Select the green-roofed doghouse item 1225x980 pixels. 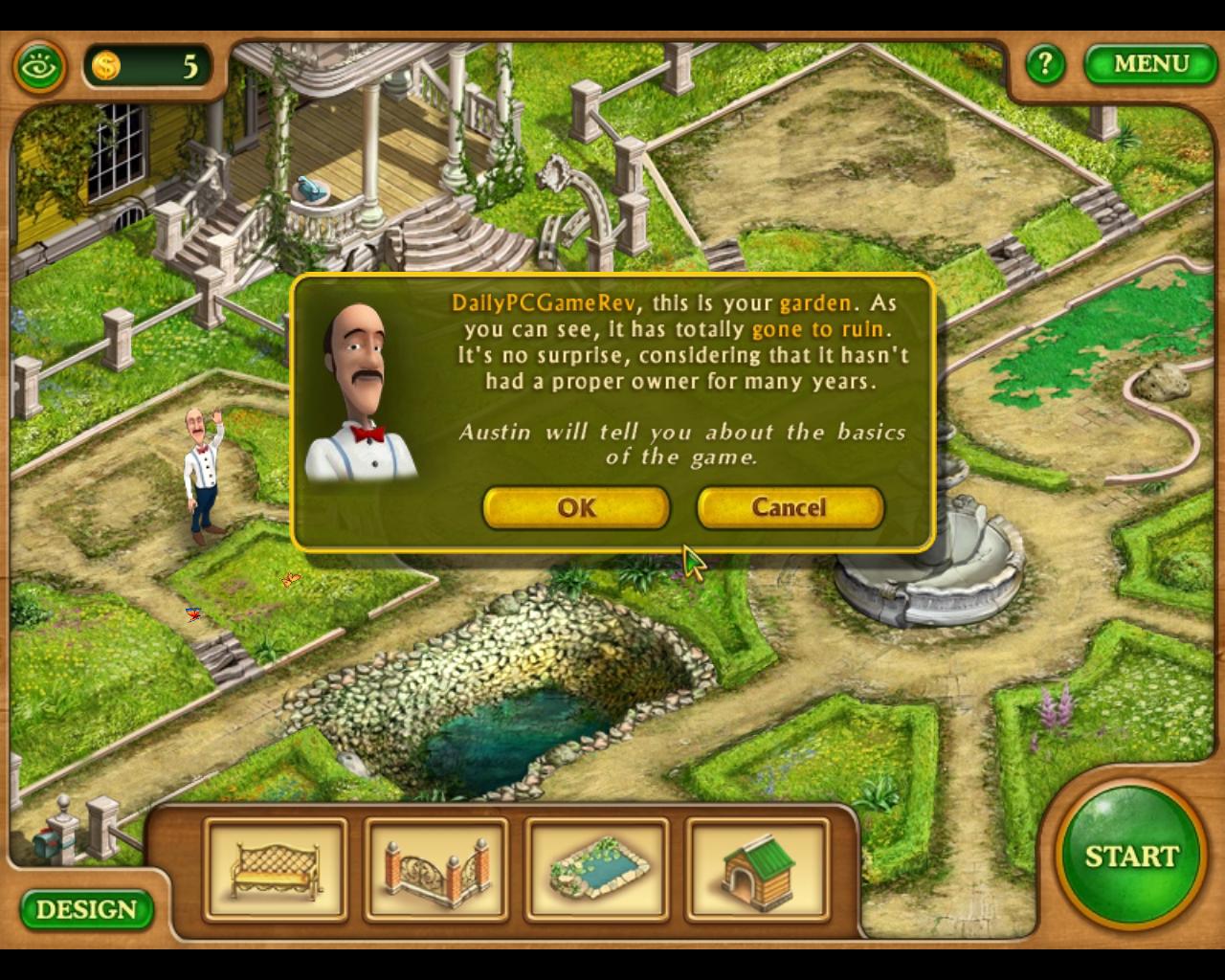757,869
